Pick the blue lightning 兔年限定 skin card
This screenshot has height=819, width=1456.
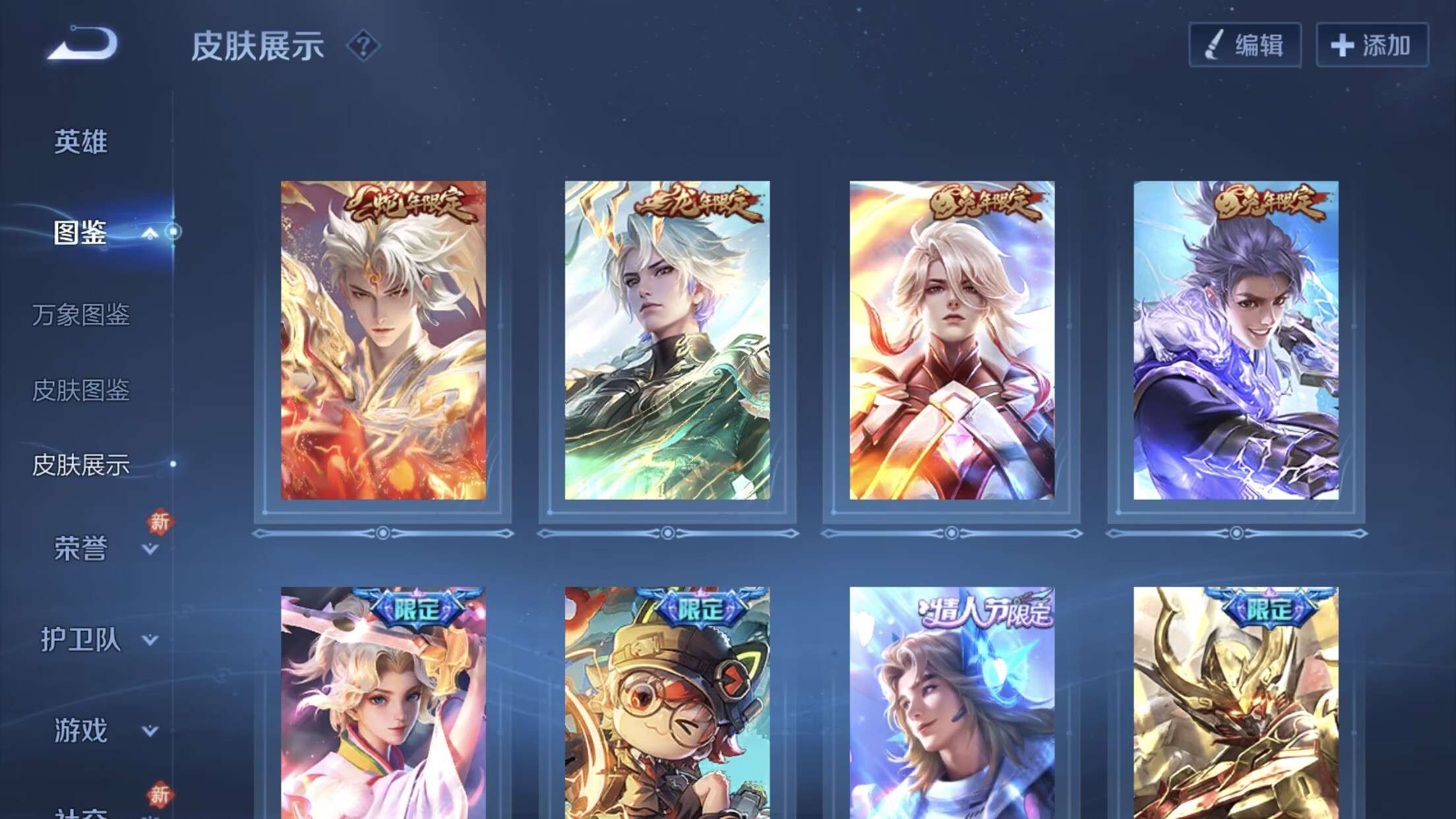coord(1236,340)
